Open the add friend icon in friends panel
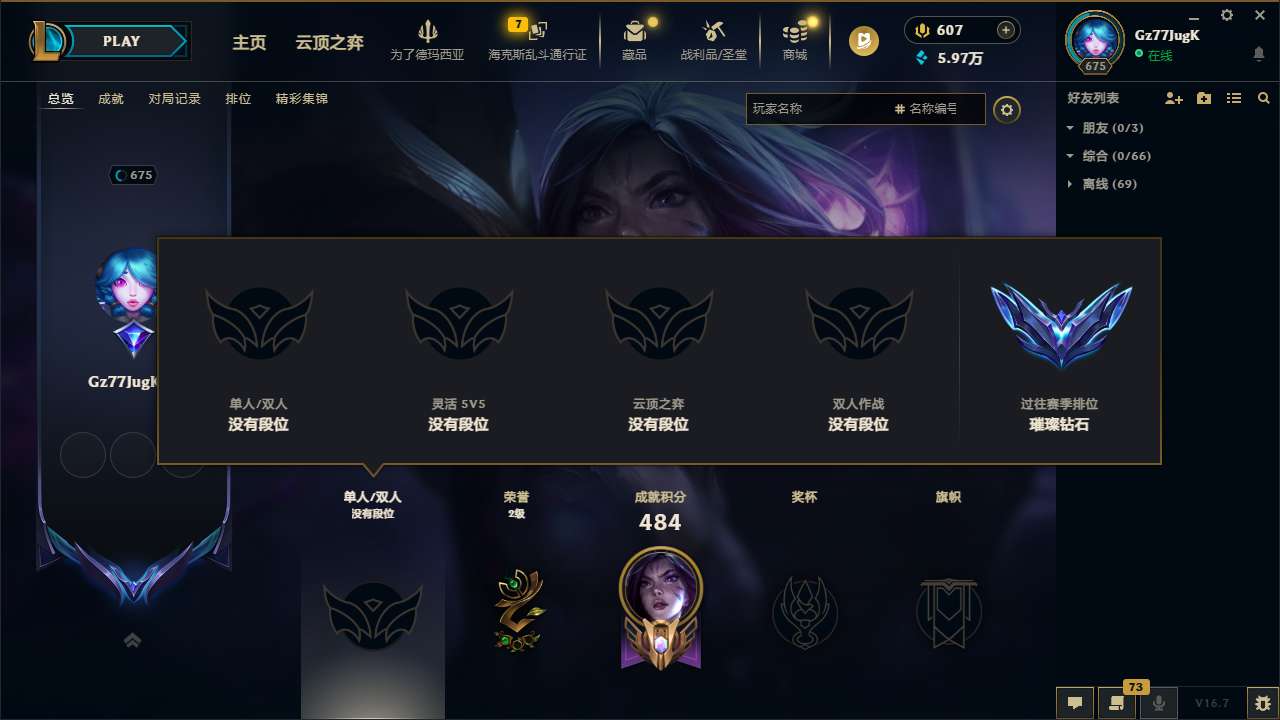This screenshot has height=720, width=1280. (x=1173, y=98)
